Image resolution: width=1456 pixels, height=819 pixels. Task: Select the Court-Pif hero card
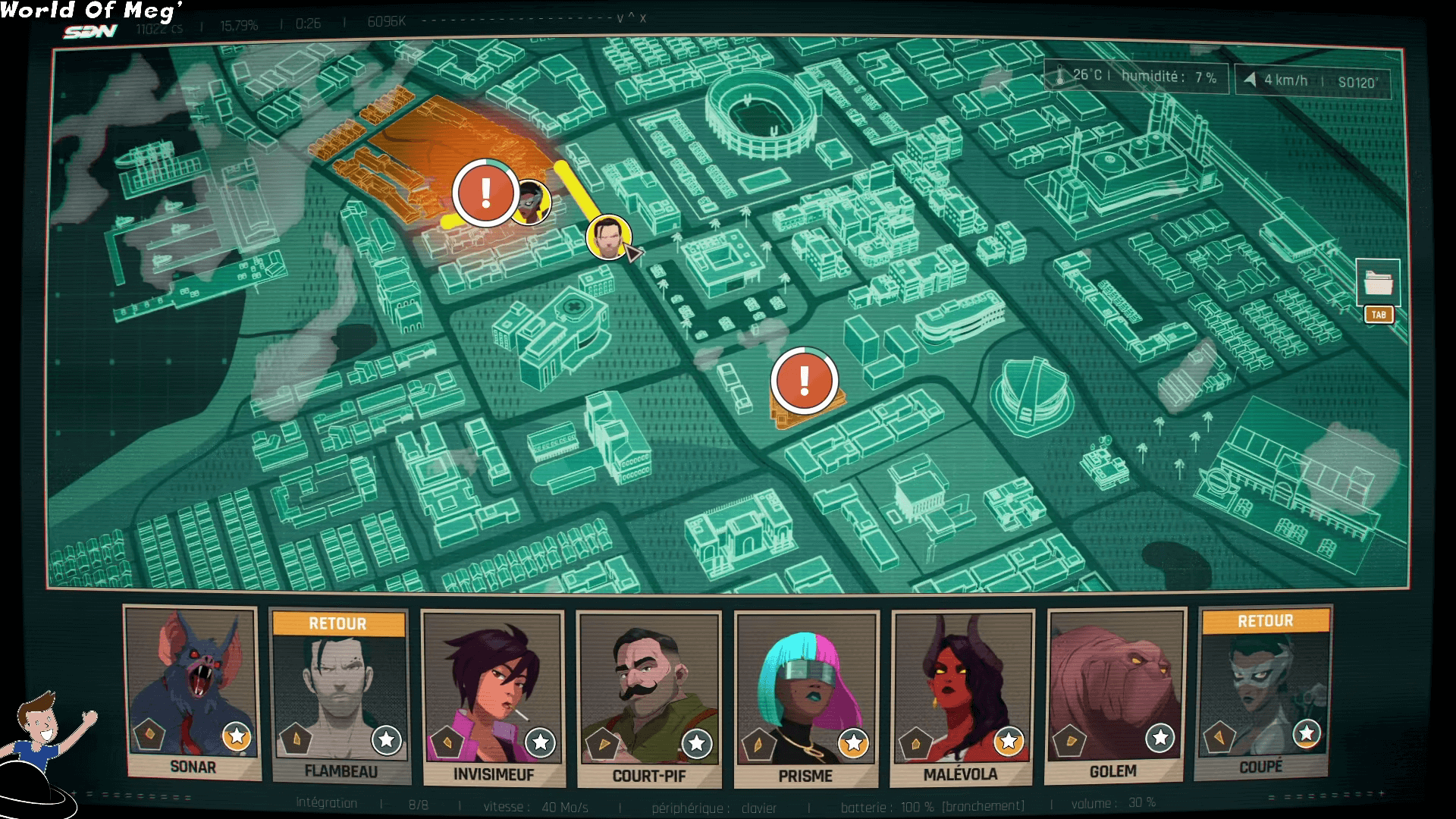tap(648, 699)
